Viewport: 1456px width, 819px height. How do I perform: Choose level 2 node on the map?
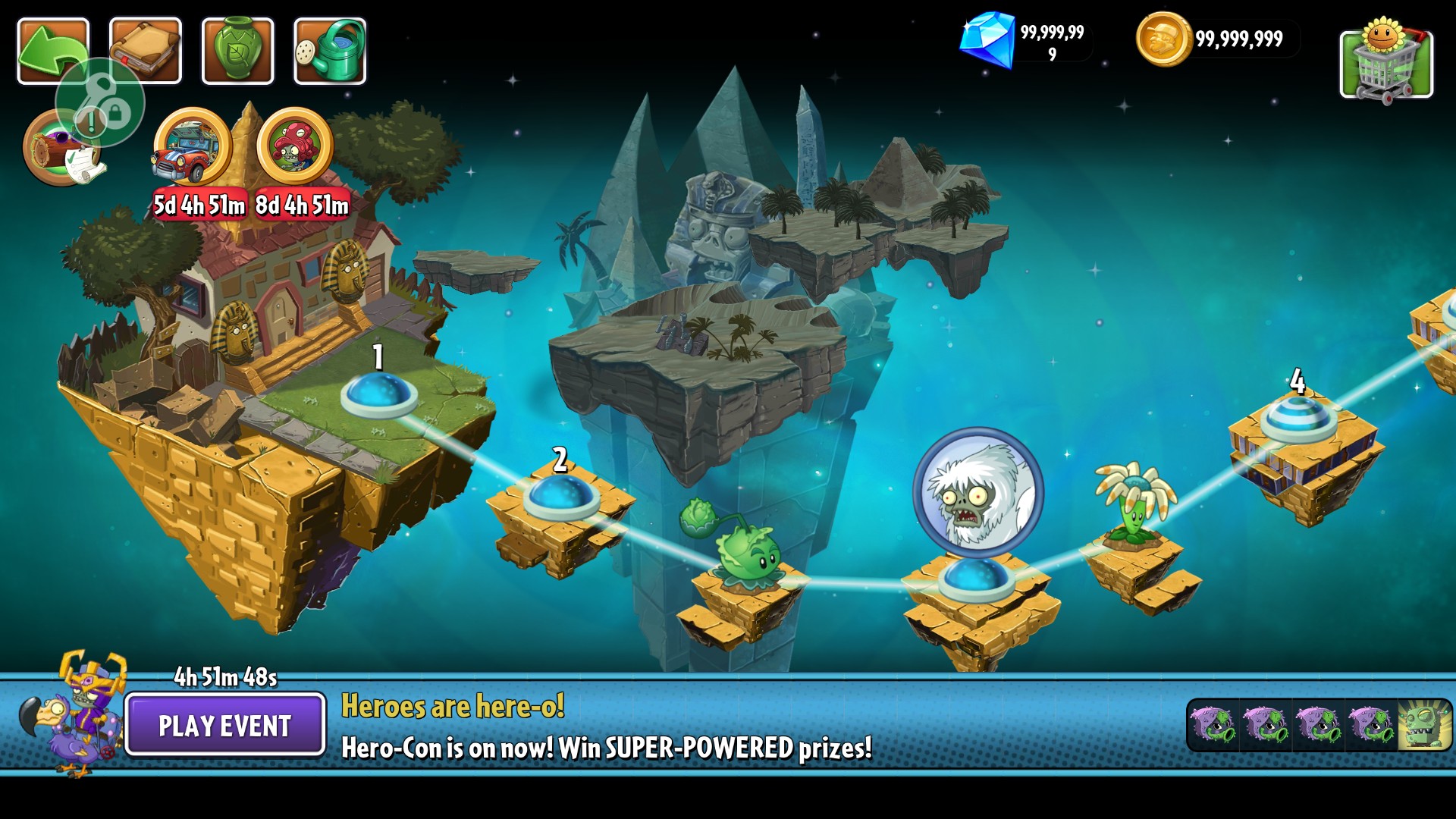pyautogui.click(x=561, y=496)
